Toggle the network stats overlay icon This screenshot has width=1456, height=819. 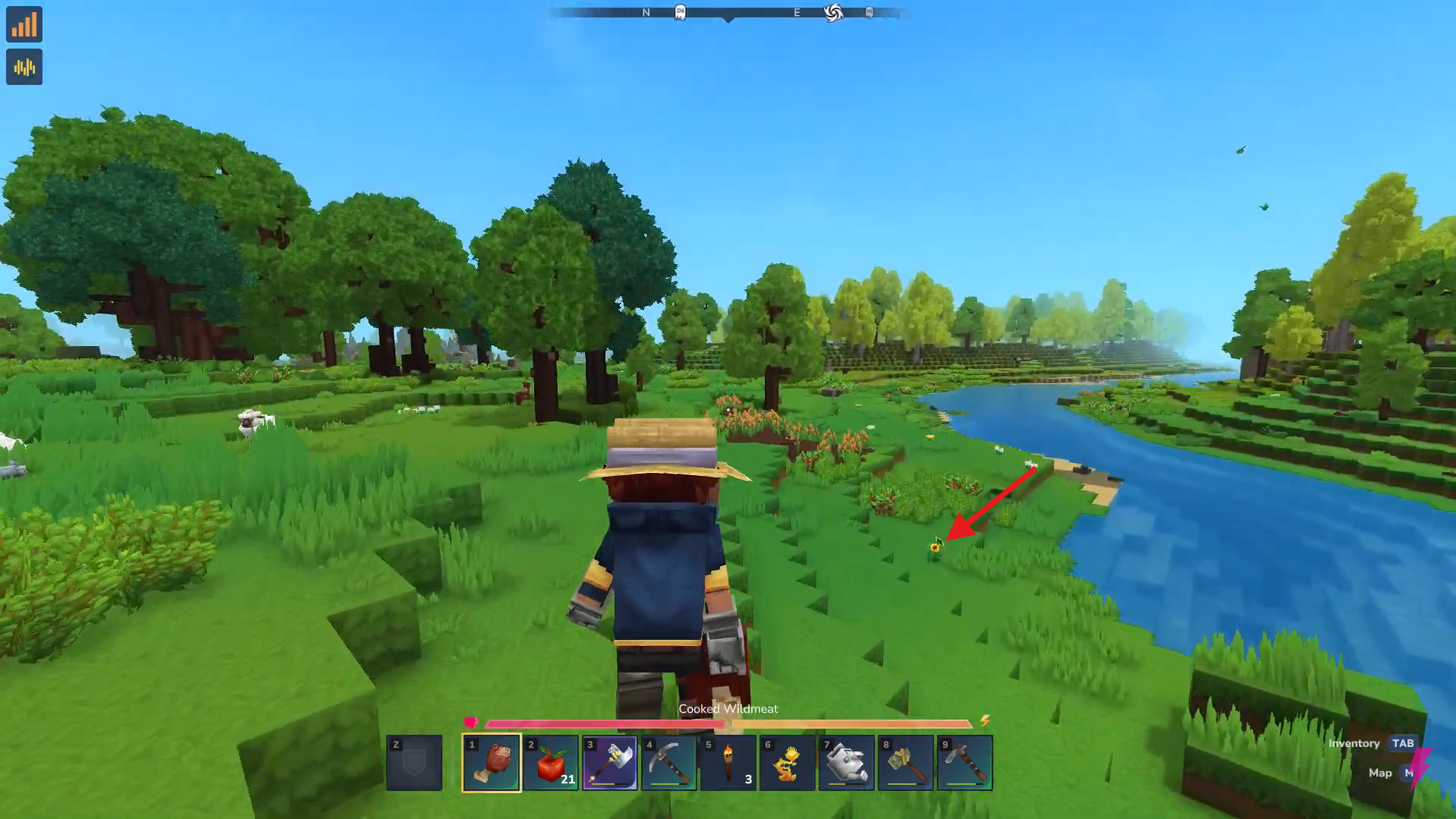coord(24,24)
